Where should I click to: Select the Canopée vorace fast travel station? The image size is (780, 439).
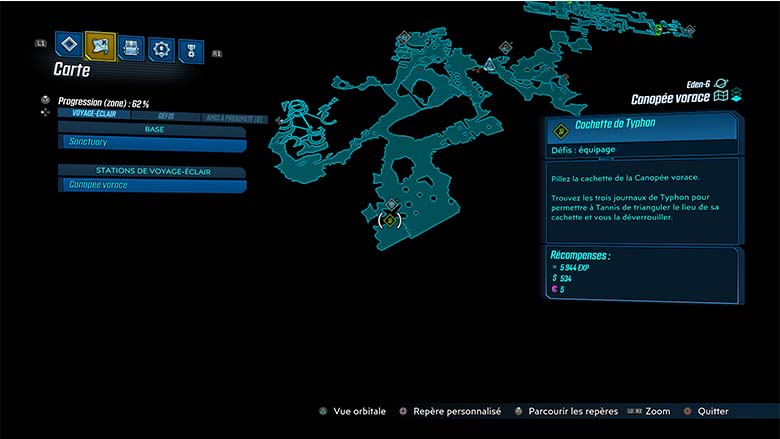point(152,185)
